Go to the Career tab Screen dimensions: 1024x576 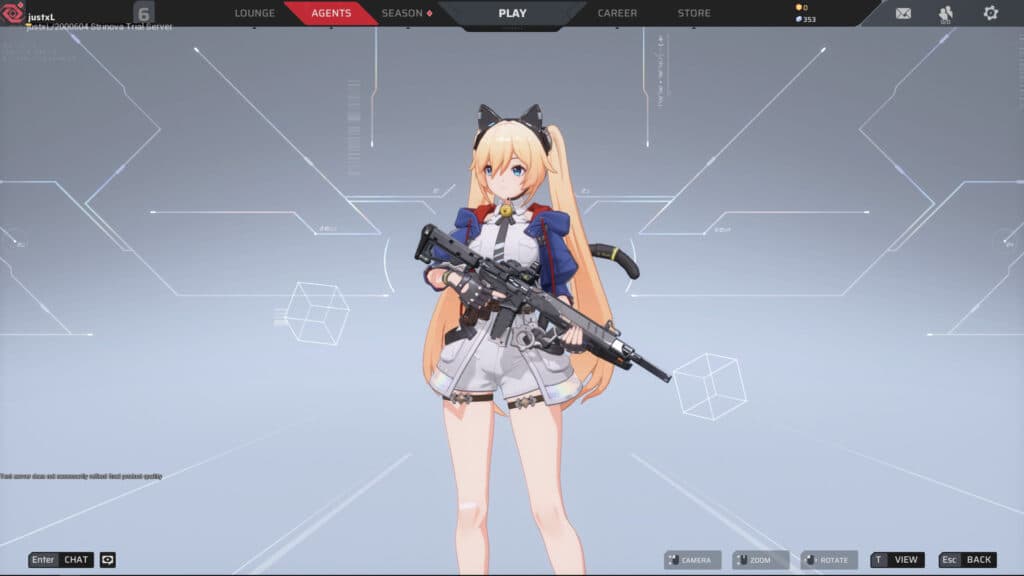617,13
